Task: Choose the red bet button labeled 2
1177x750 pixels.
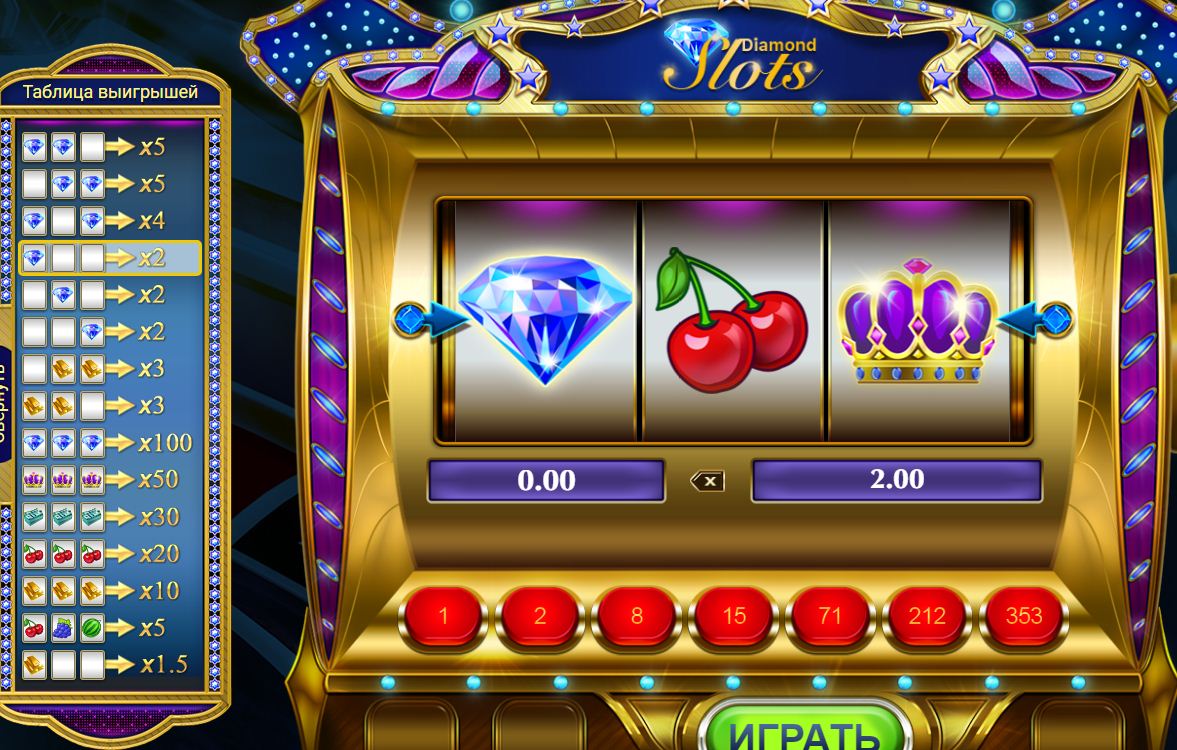Action: click(x=540, y=615)
